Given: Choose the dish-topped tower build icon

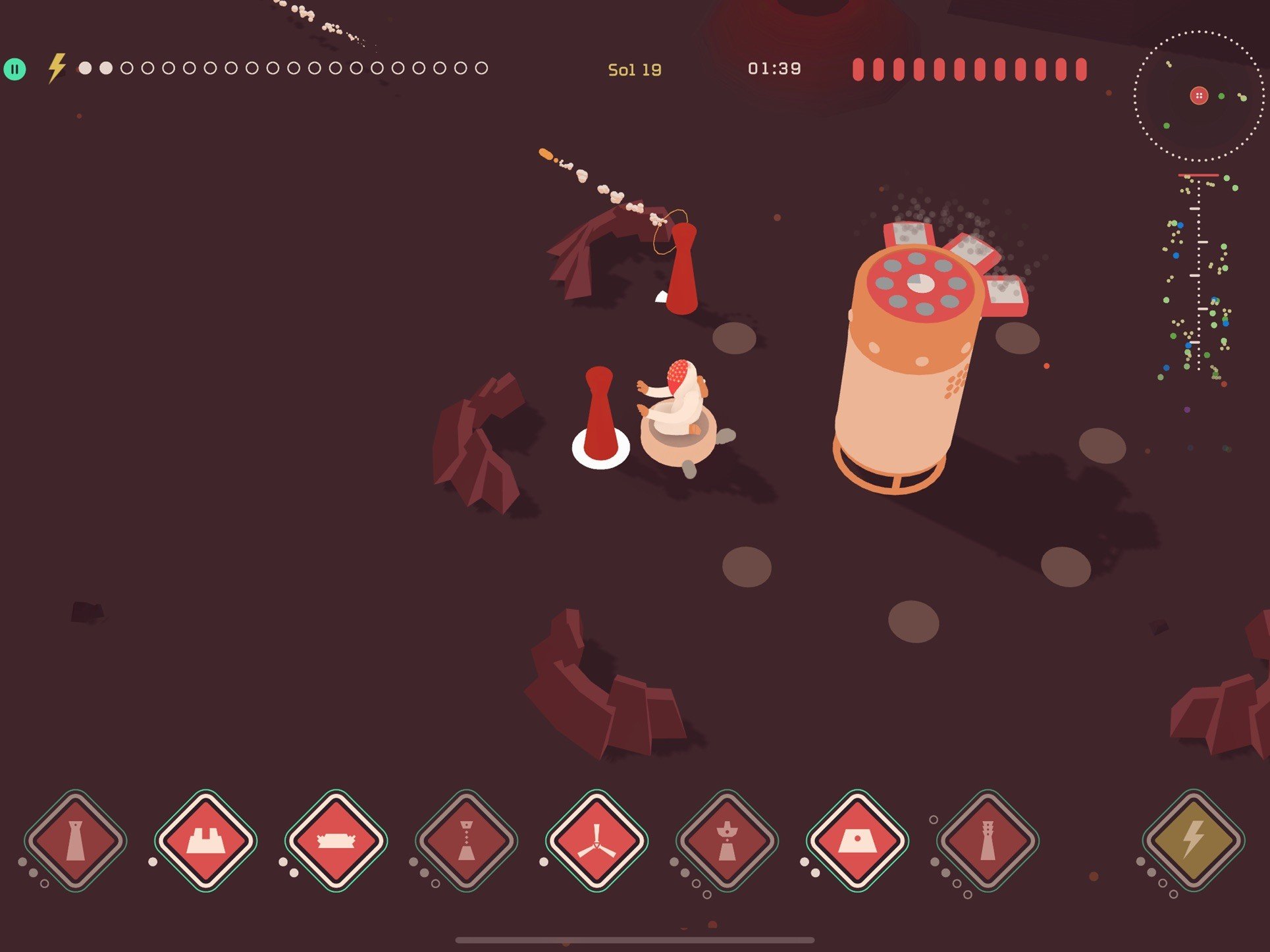Looking at the screenshot, I should 727,841.
